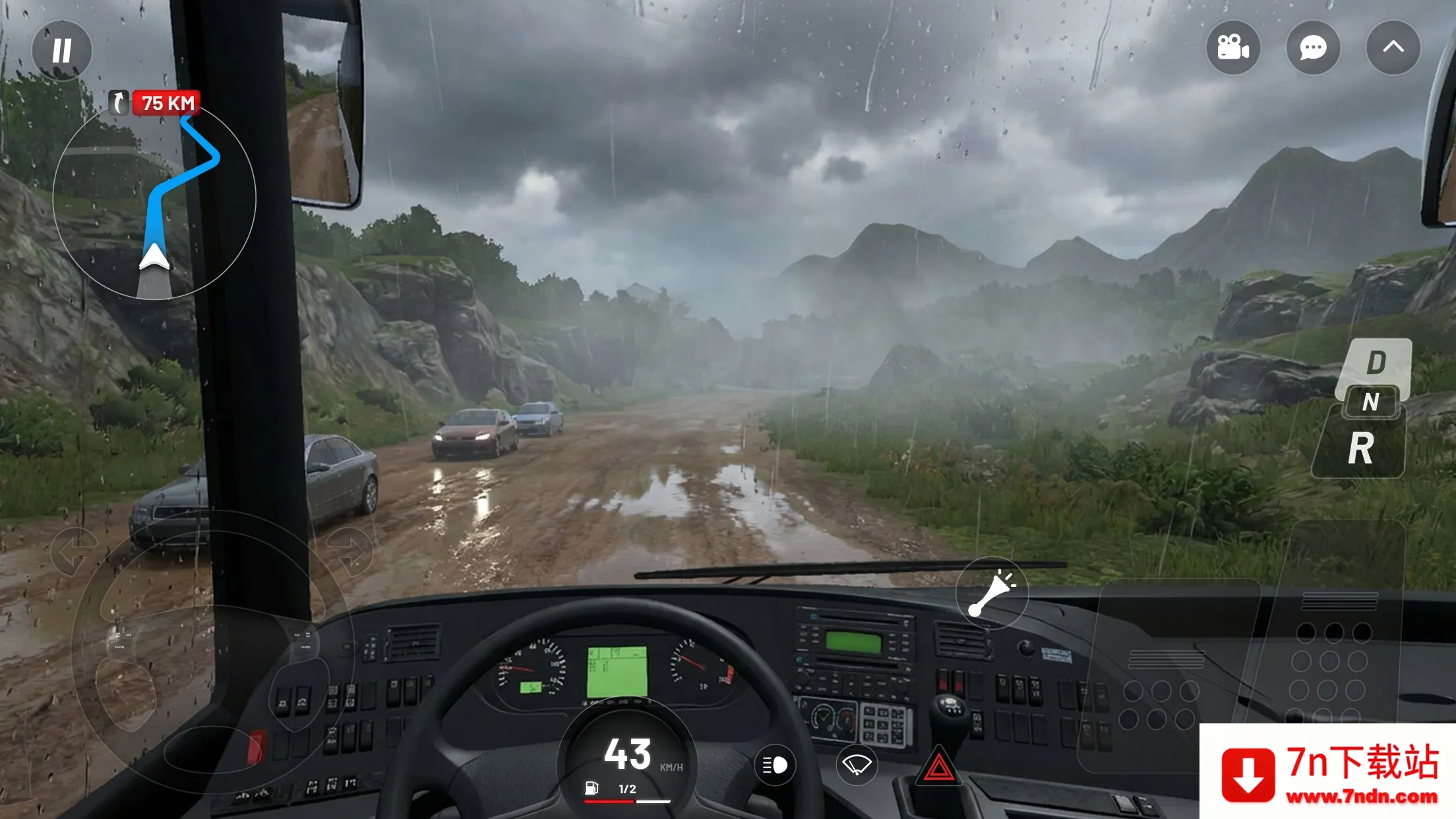The height and width of the screenshot is (819, 1456).
Task: Open the chat bubble button
Action: pos(1312,47)
